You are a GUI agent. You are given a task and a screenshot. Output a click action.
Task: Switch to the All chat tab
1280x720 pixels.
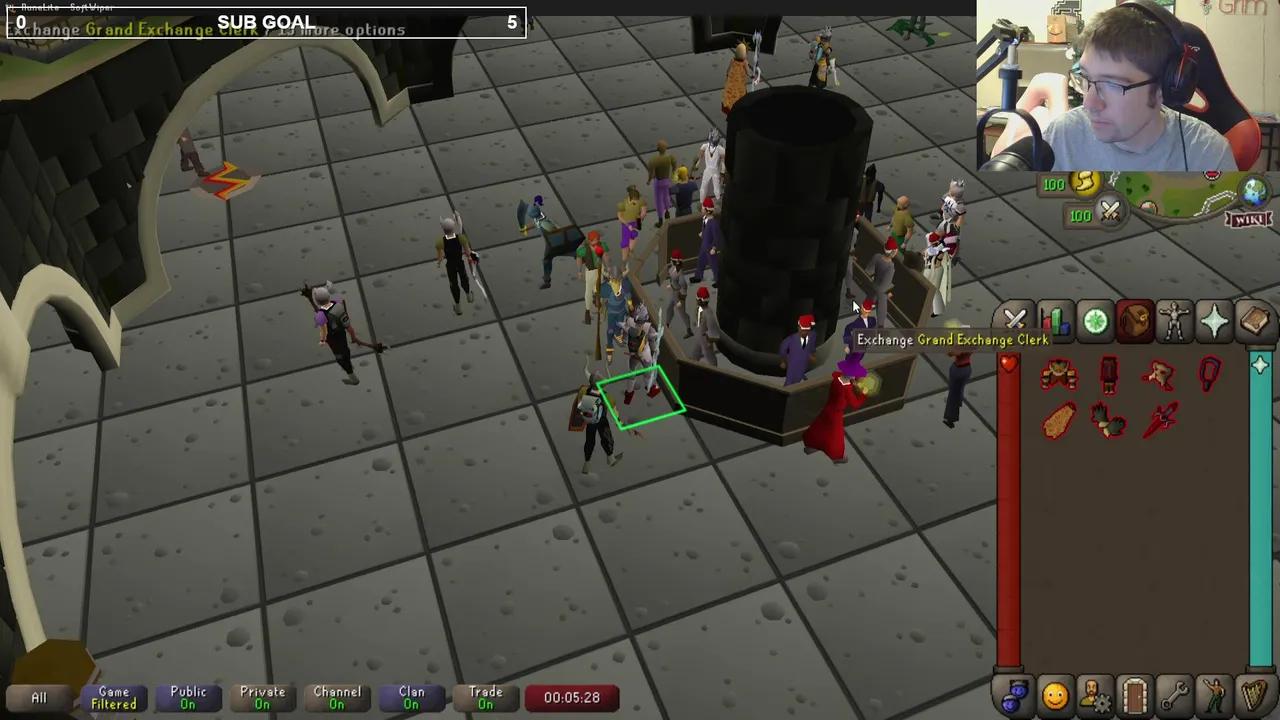(38, 697)
